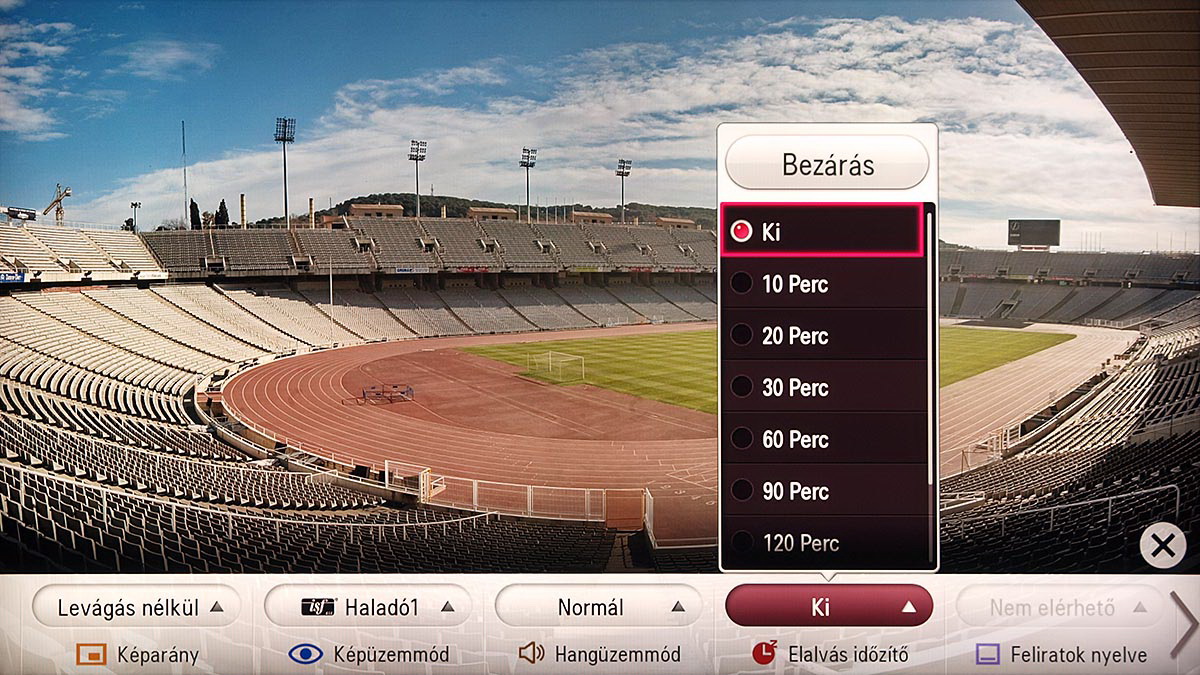Viewport: 1200px width, 675px height.
Task: Select the 120 Perc option
Action: (x=820, y=543)
